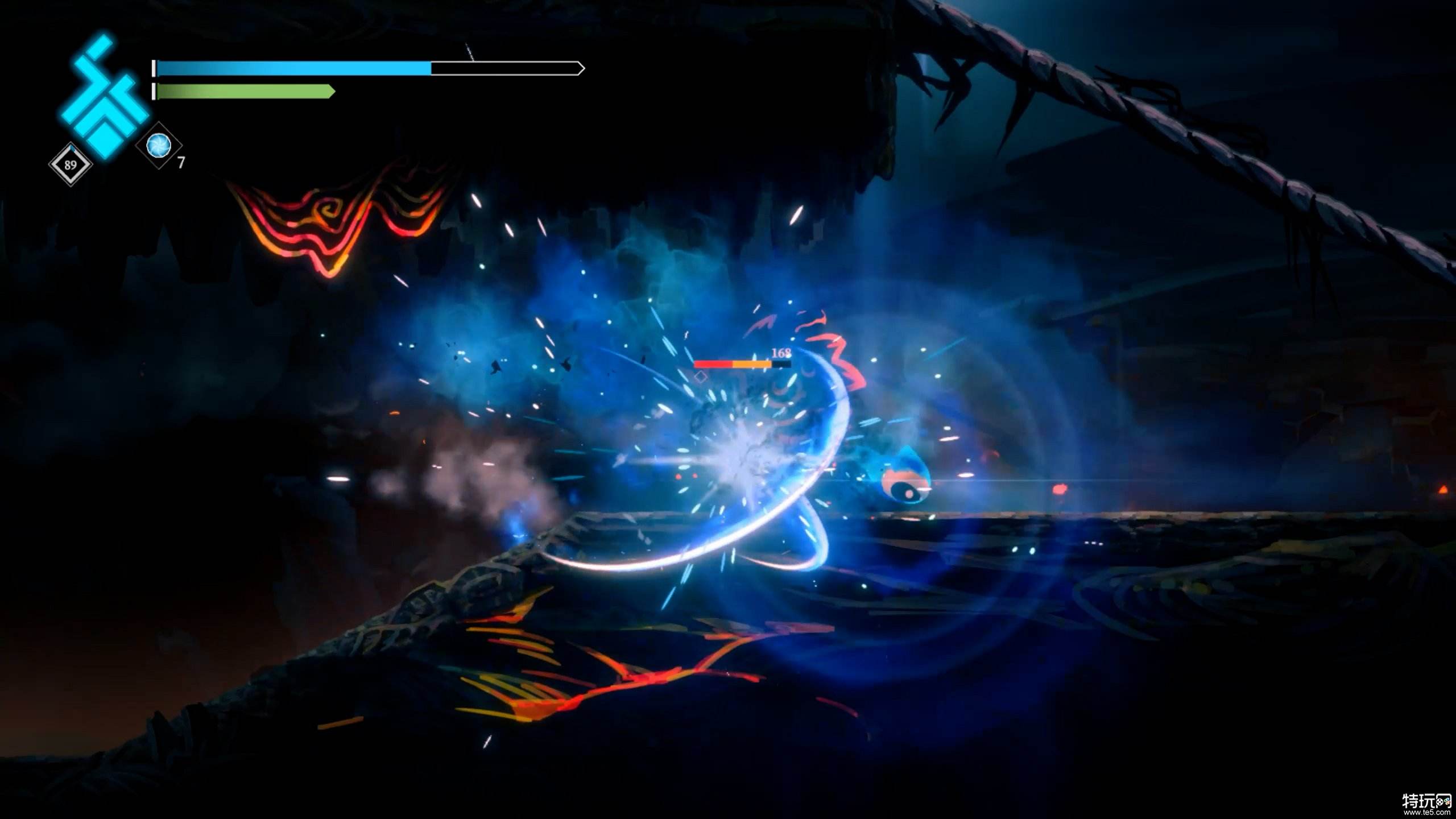Select the blue orb consumable slot
Screen dimensions: 1456x819
159,146
